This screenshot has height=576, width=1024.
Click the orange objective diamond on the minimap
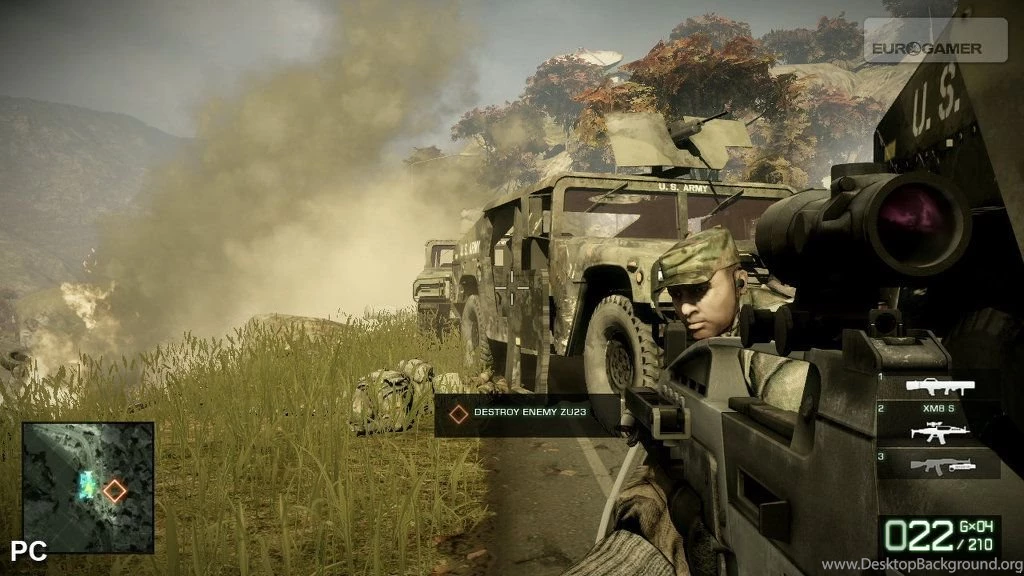coord(115,490)
